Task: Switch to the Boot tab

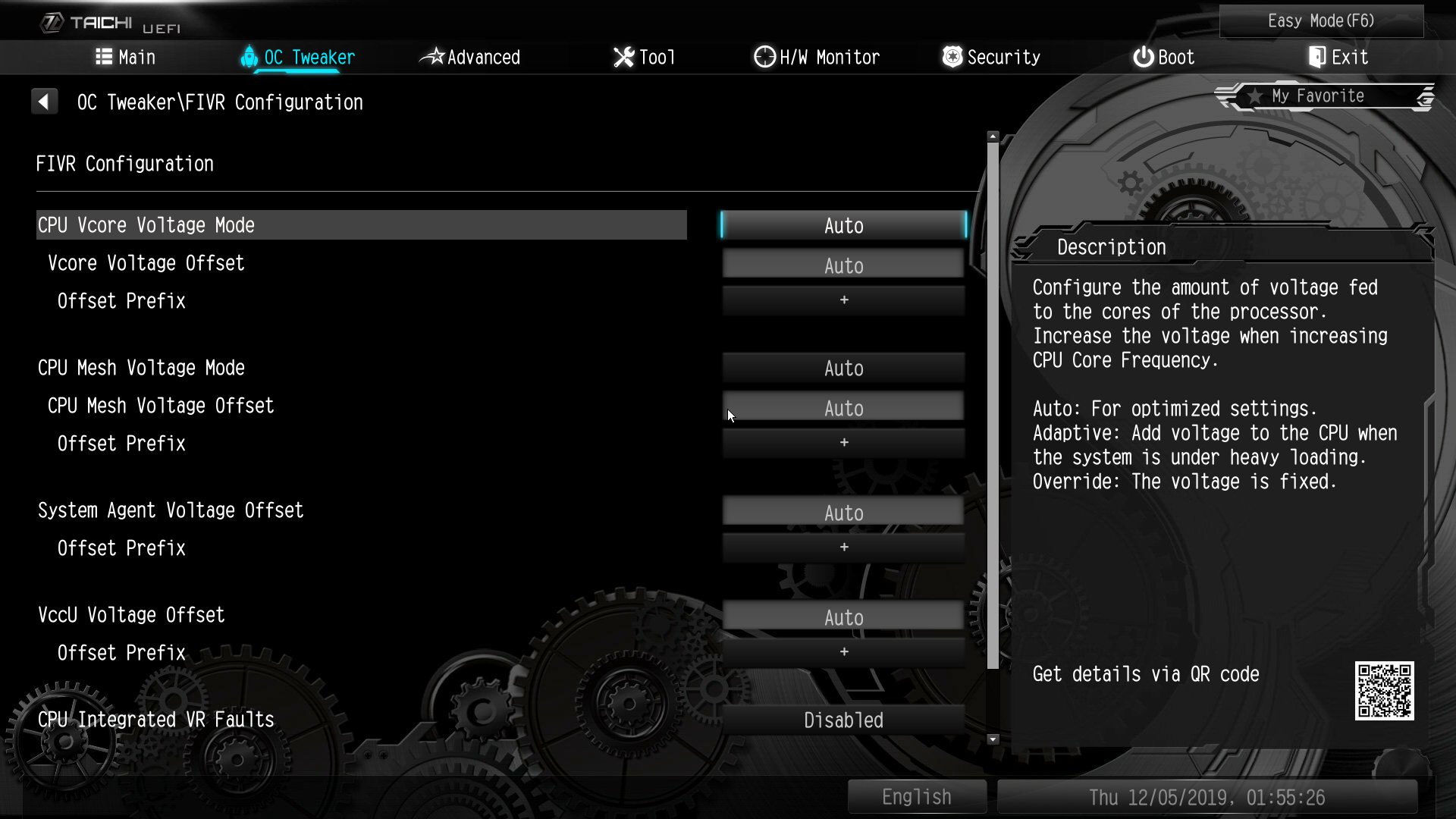Action: [x=1164, y=58]
